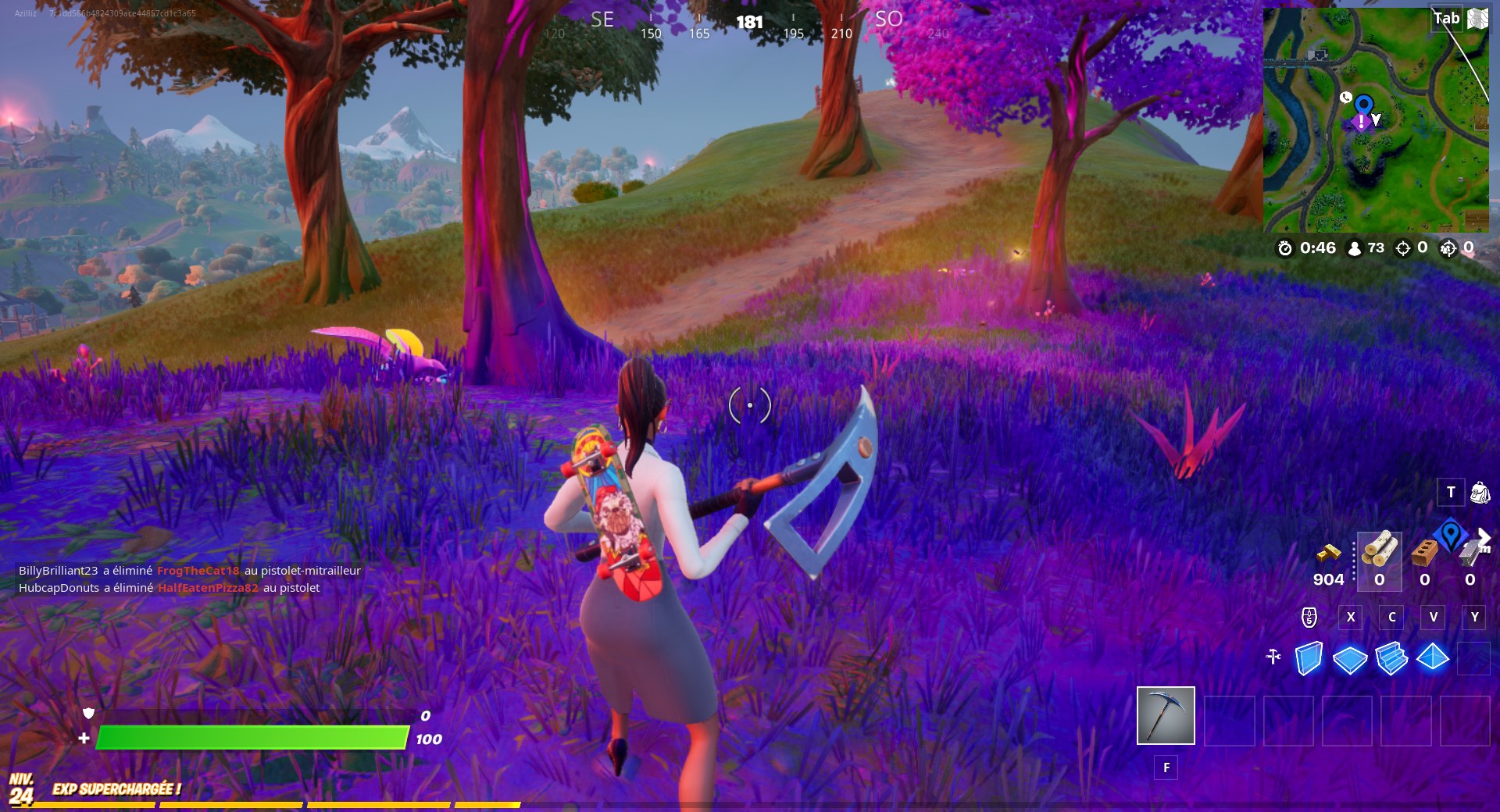1500x812 pixels.
Task: Click the metal material icon
Action: click(x=1472, y=554)
